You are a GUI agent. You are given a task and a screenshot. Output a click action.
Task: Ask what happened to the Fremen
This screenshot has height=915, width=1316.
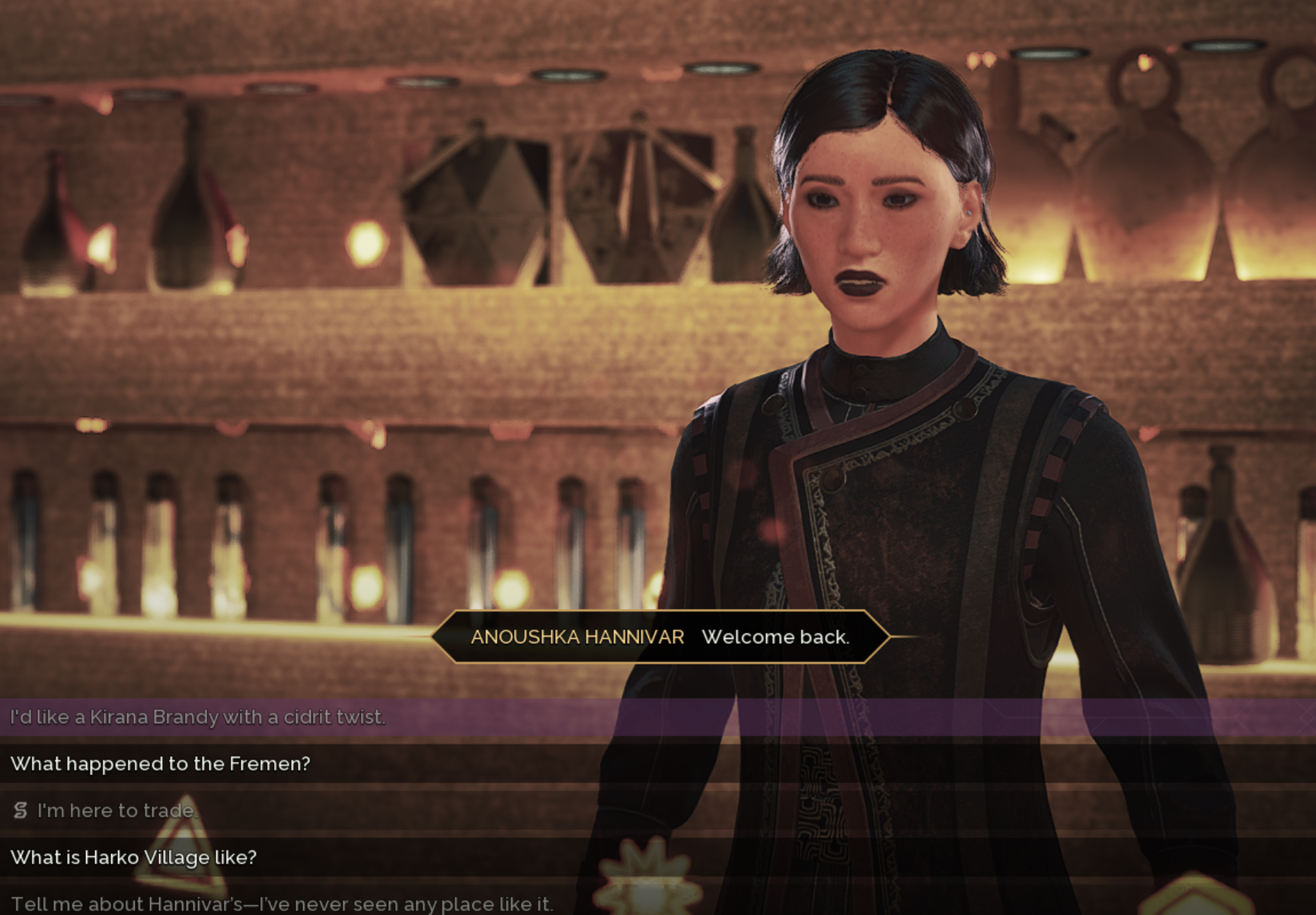coord(161,764)
